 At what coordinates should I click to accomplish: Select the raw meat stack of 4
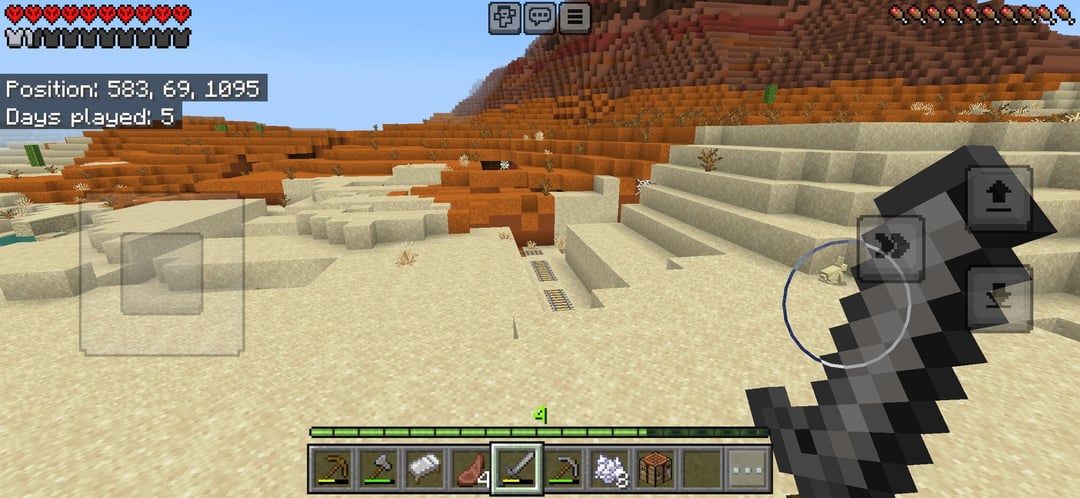pos(471,467)
